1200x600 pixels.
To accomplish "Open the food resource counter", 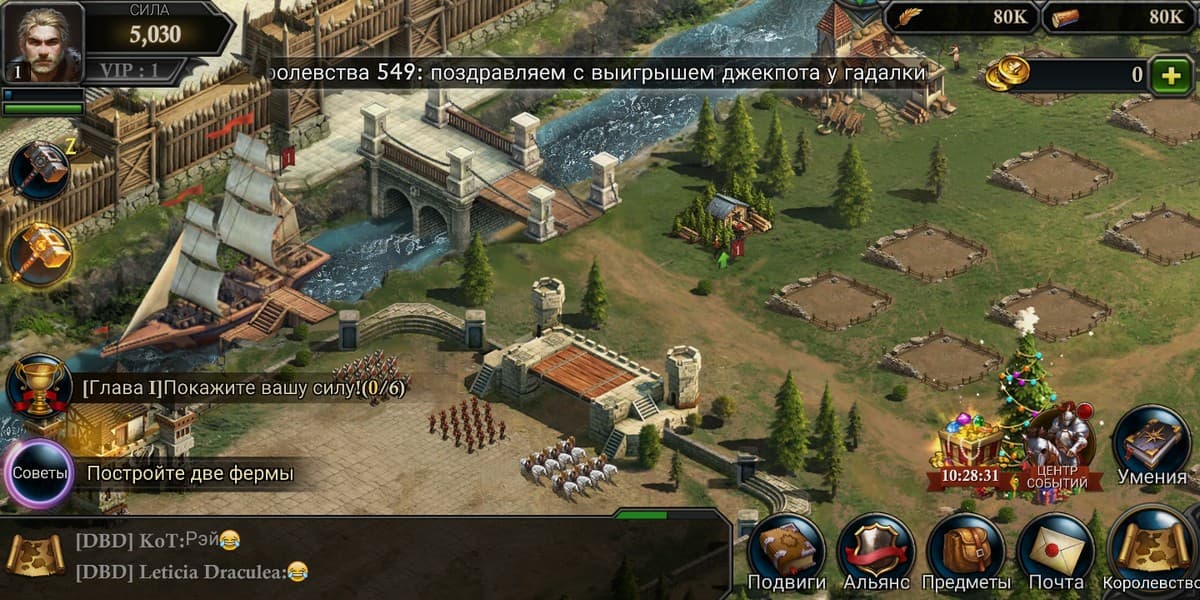I will pos(960,17).
